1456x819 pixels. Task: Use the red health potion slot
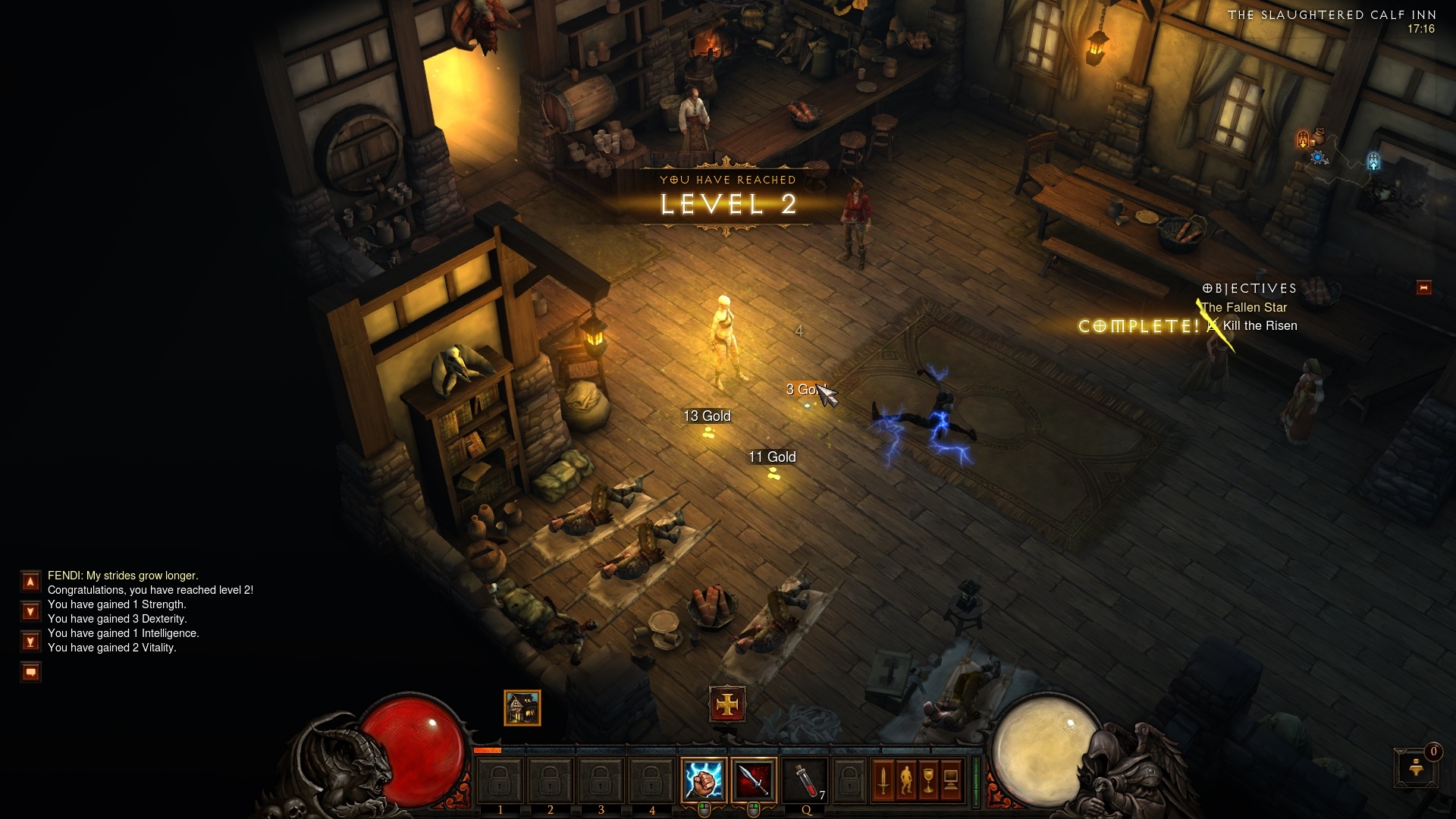[x=805, y=780]
